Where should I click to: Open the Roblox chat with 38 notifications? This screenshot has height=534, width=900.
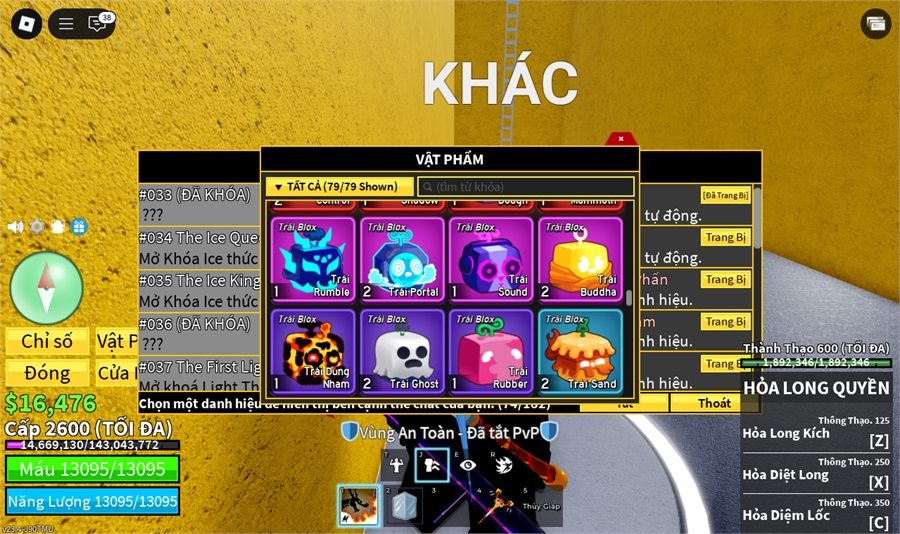coord(99,24)
